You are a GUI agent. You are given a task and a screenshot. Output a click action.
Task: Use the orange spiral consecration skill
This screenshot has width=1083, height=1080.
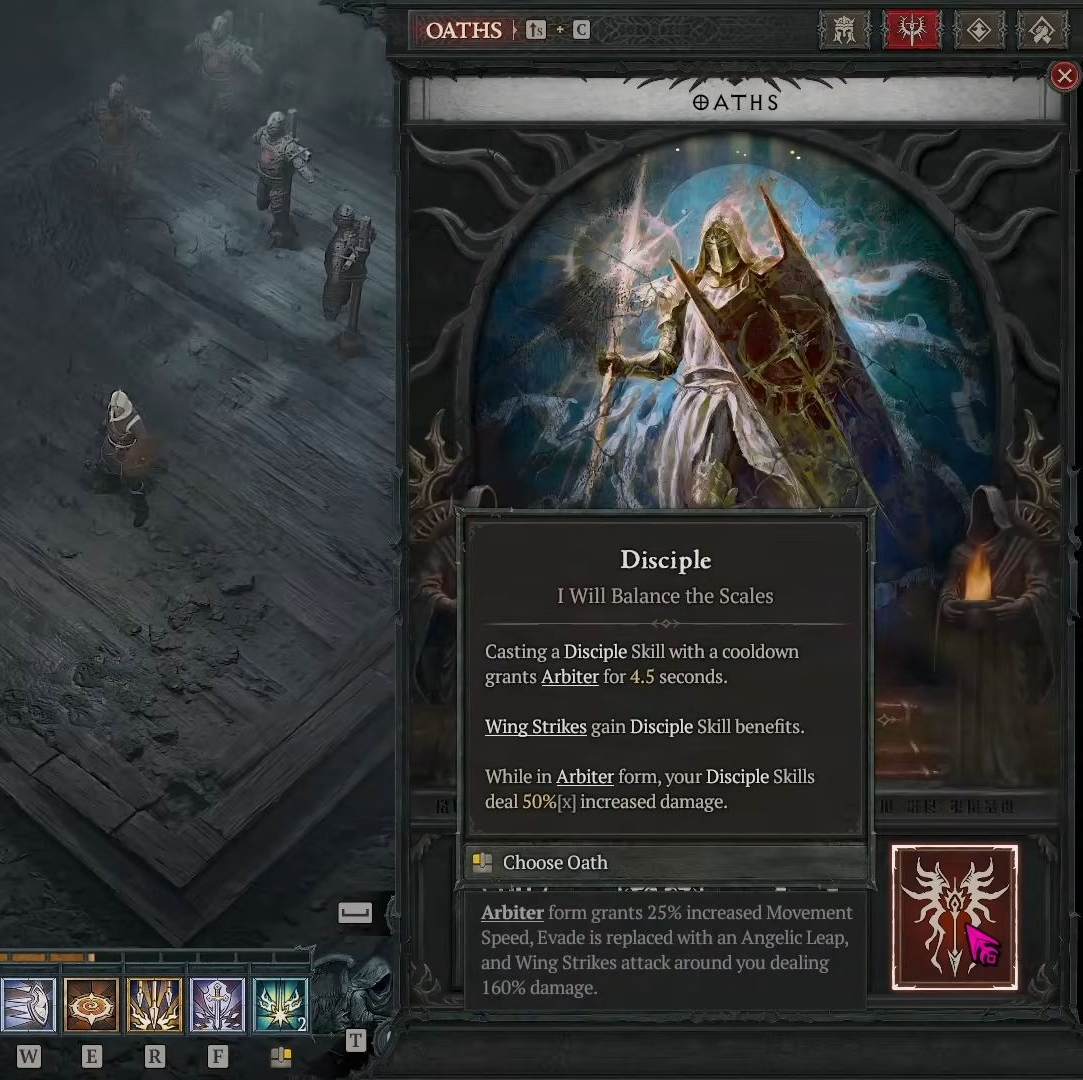pyautogui.click(x=91, y=1005)
